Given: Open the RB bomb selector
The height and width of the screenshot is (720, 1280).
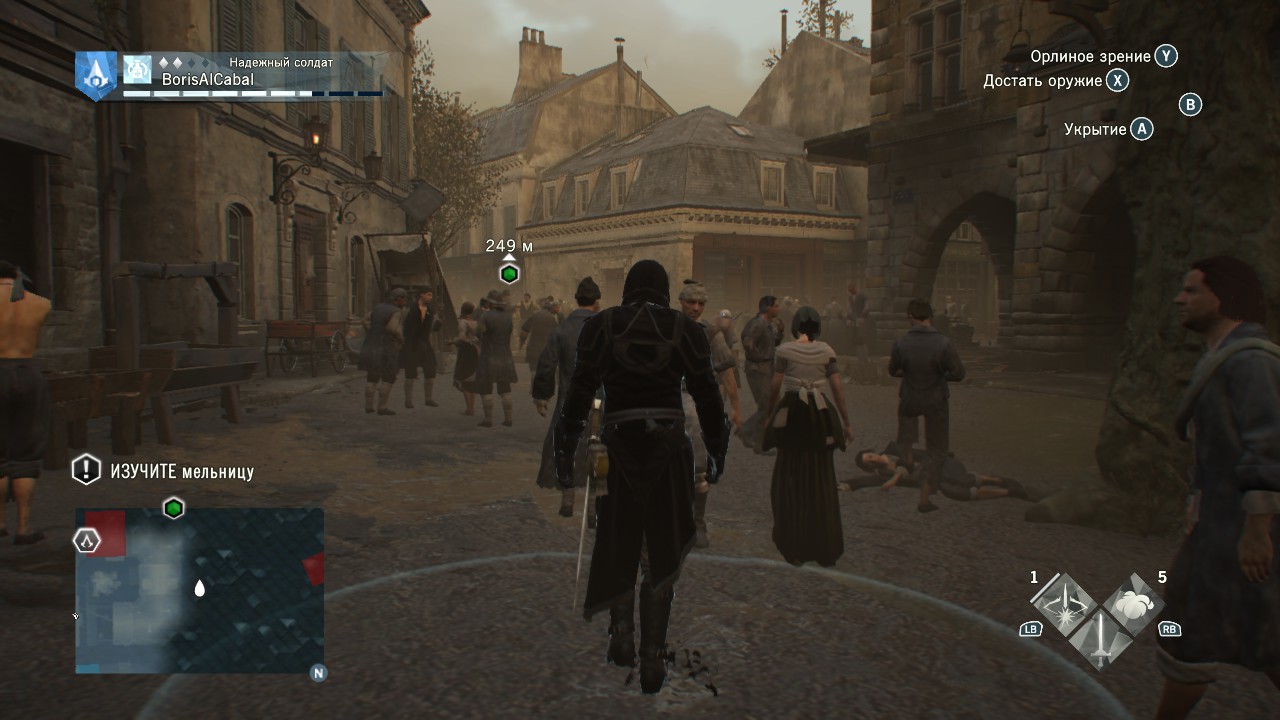Looking at the screenshot, I should [x=1168, y=629].
